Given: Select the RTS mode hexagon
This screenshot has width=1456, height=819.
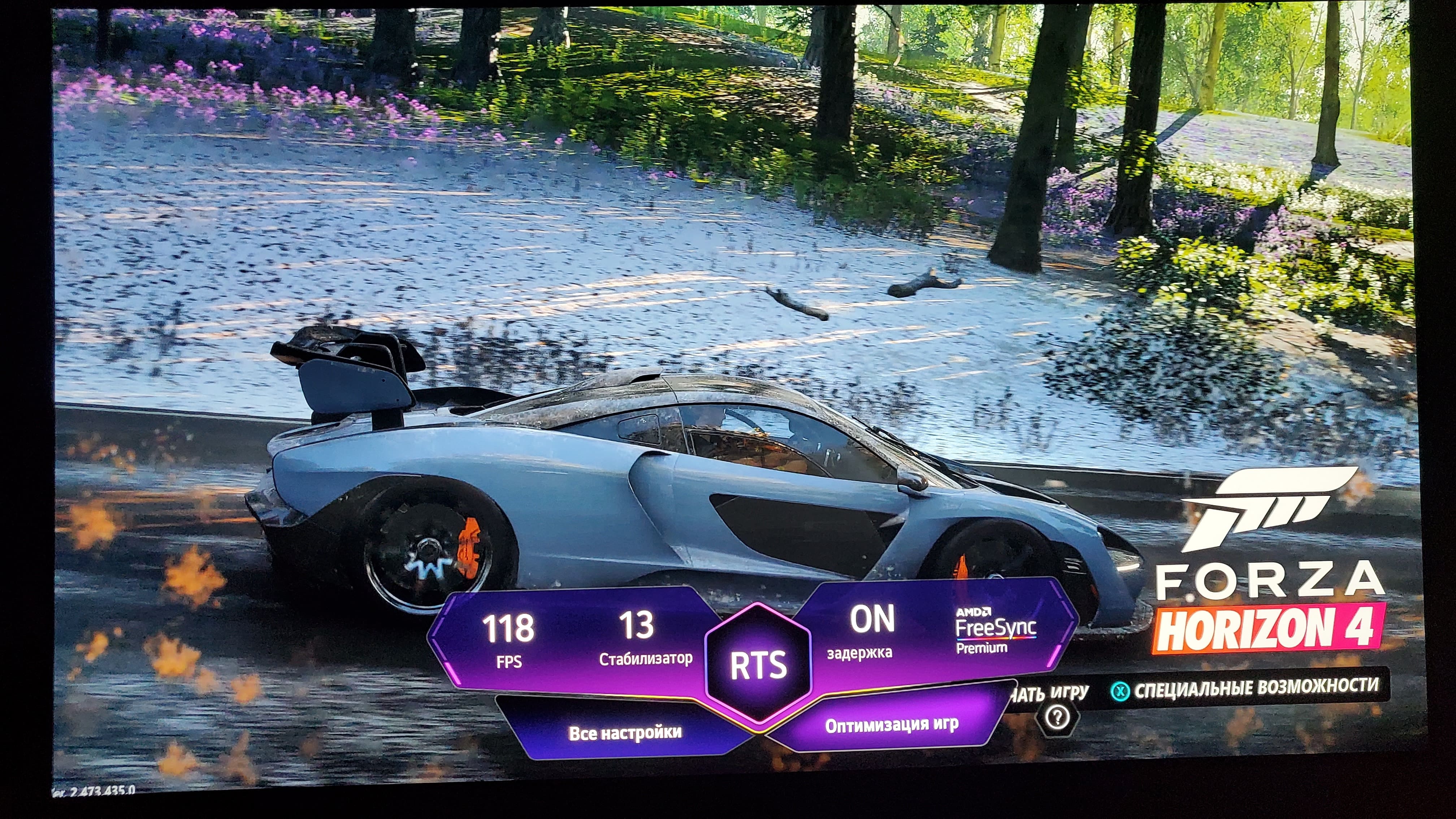Looking at the screenshot, I should (x=759, y=665).
